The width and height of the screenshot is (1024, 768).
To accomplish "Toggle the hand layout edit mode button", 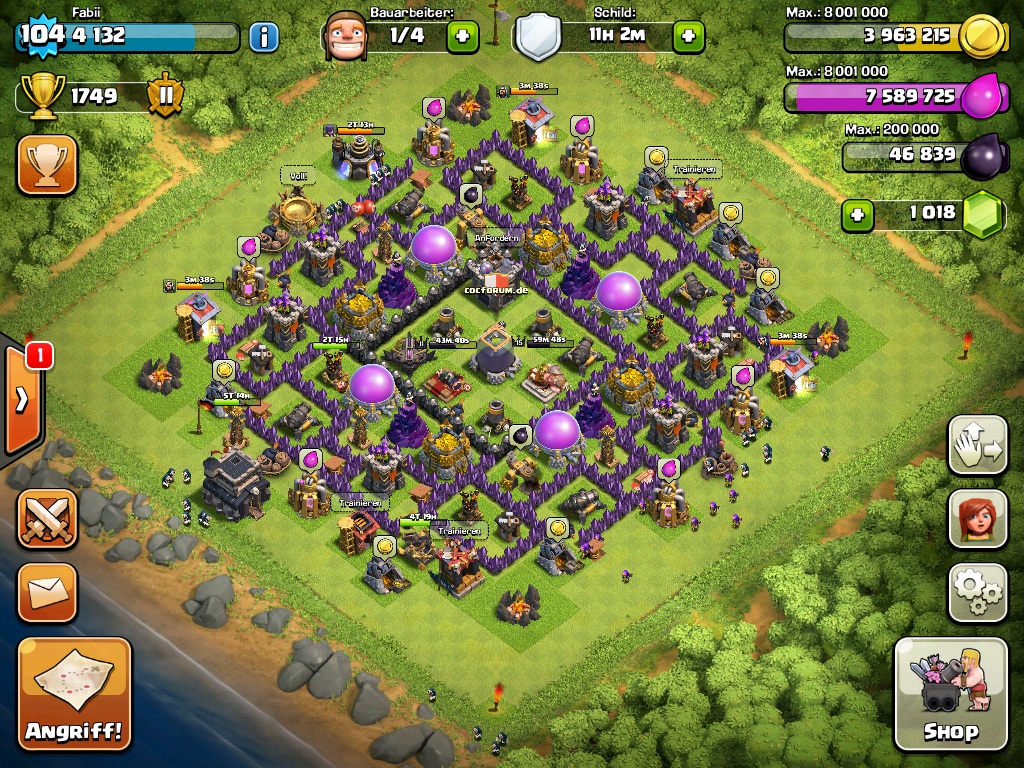I will point(977,446).
